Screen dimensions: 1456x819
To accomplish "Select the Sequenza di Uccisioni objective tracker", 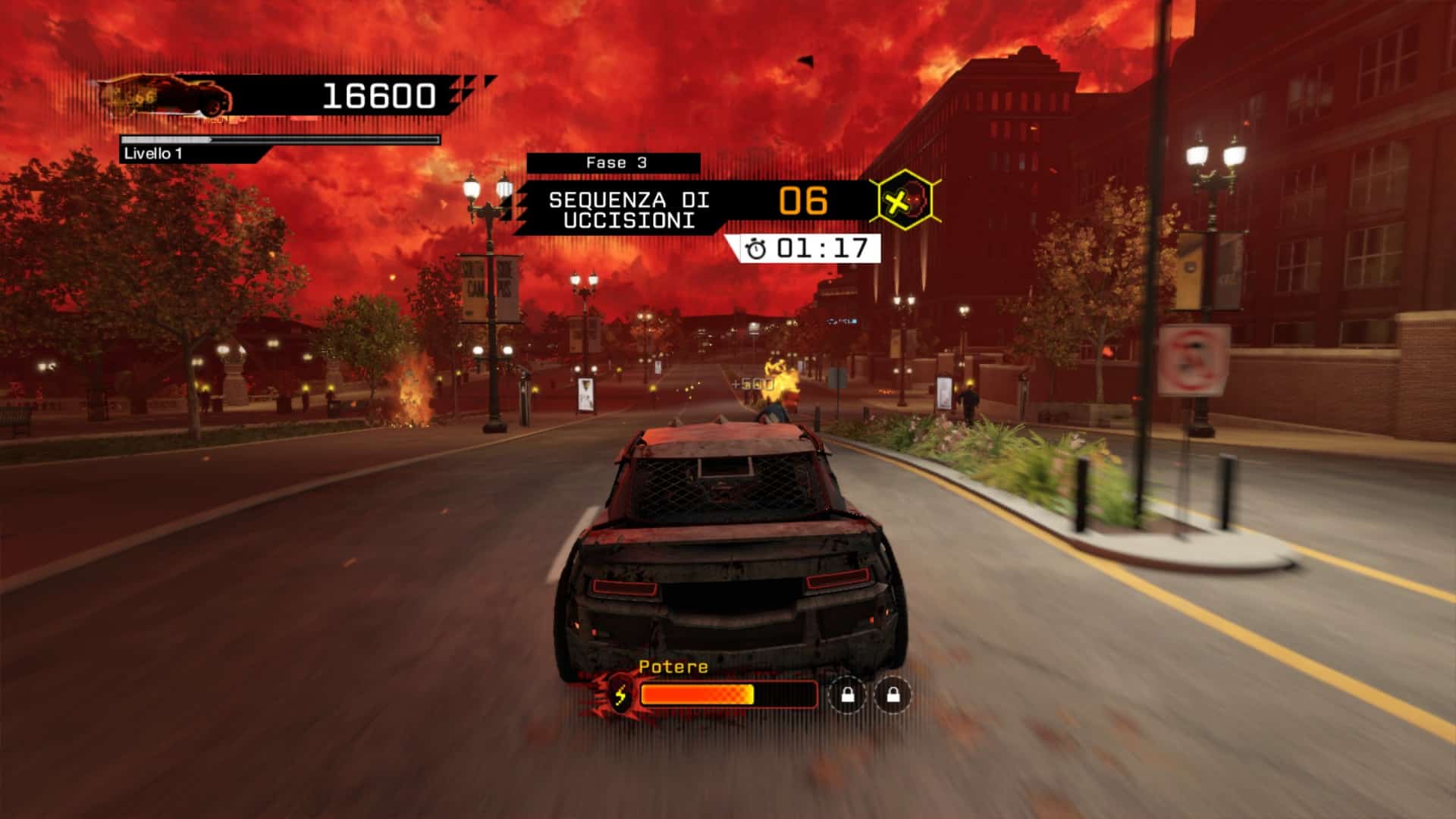I will point(629,210).
